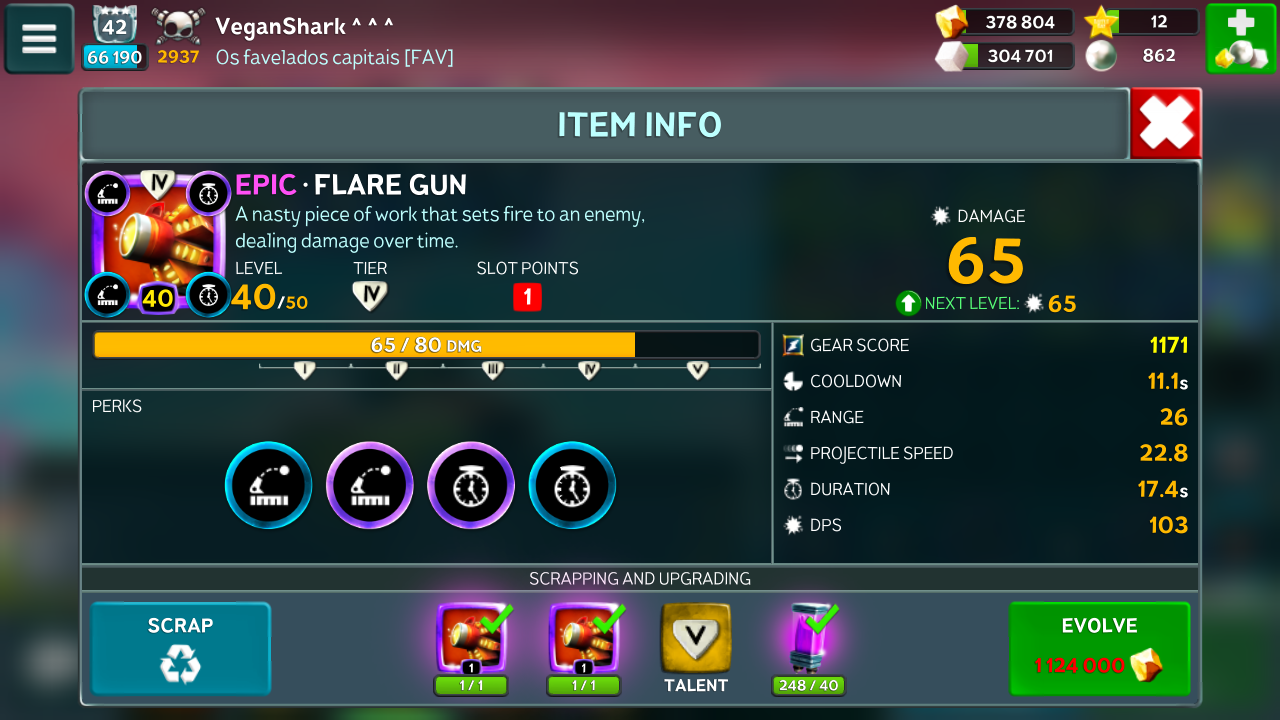The height and width of the screenshot is (720, 1280).
Task: Scrap the Flare Gun item
Action: (x=181, y=648)
